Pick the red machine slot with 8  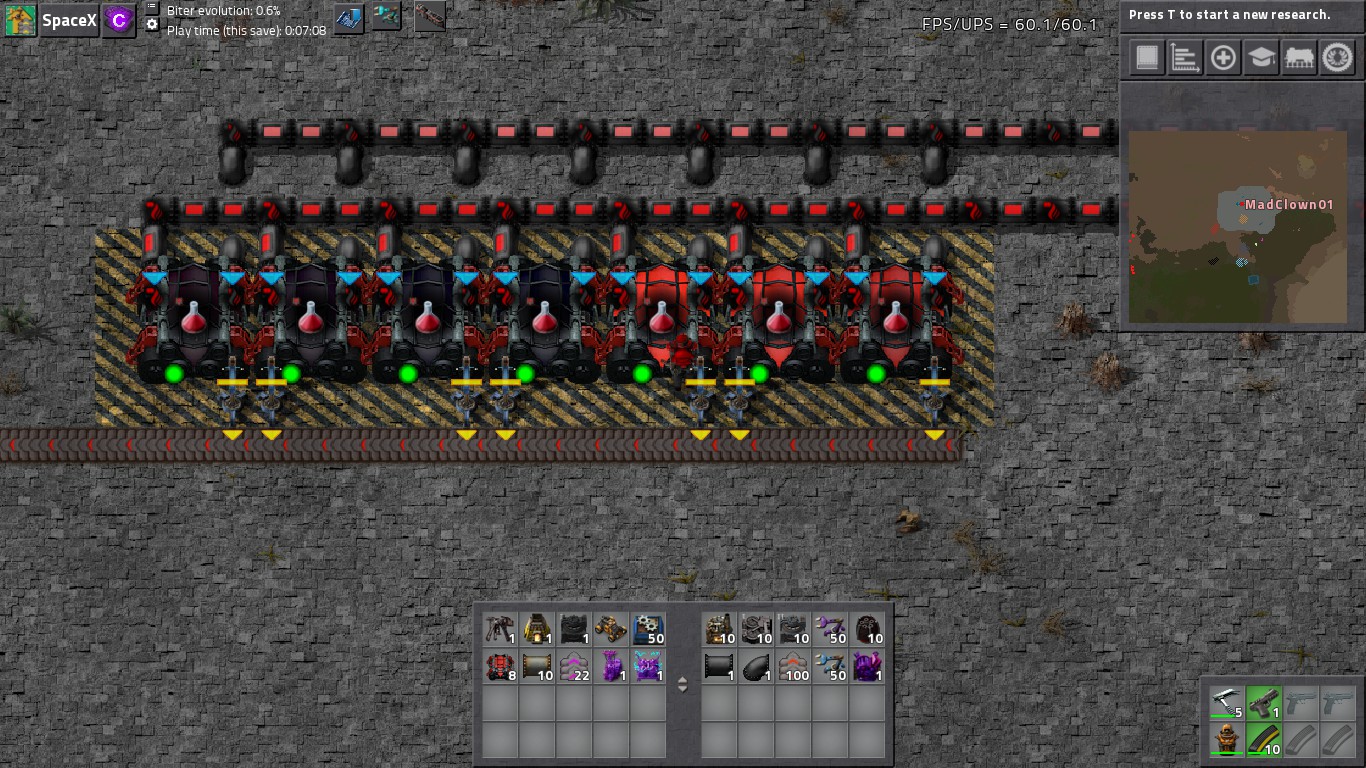[x=500, y=666]
